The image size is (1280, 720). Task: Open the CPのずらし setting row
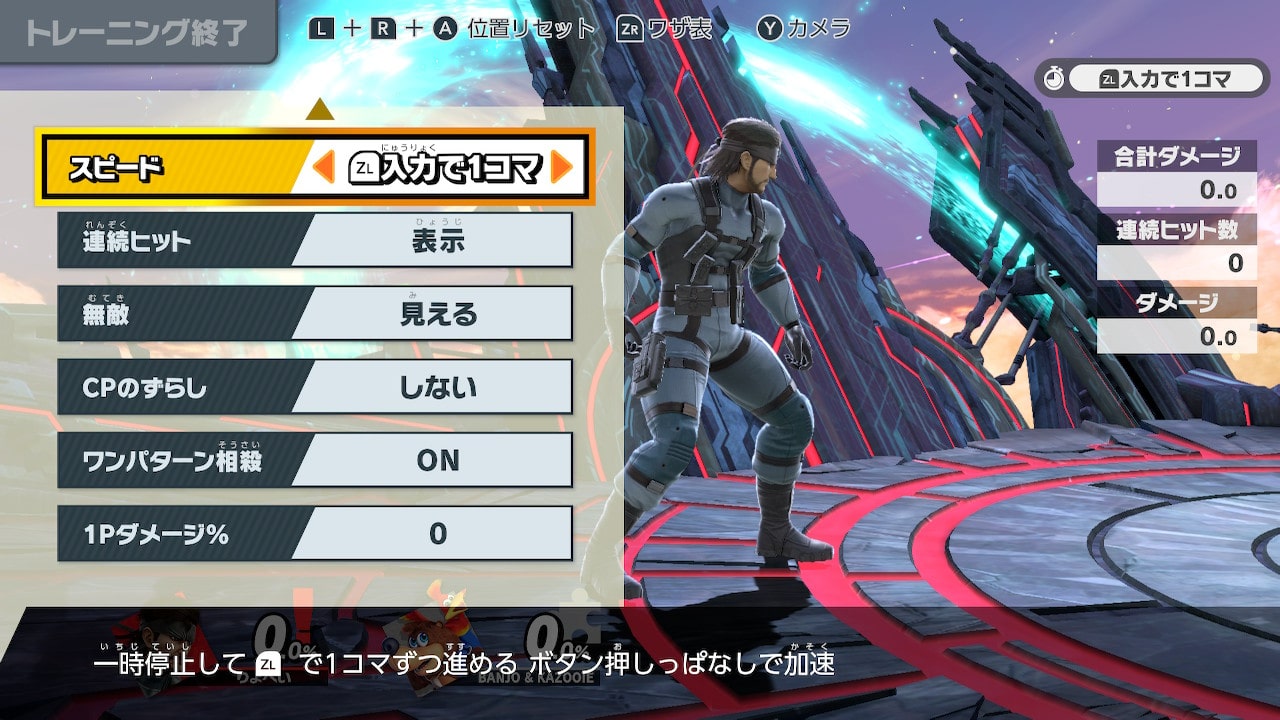point(315,387)
